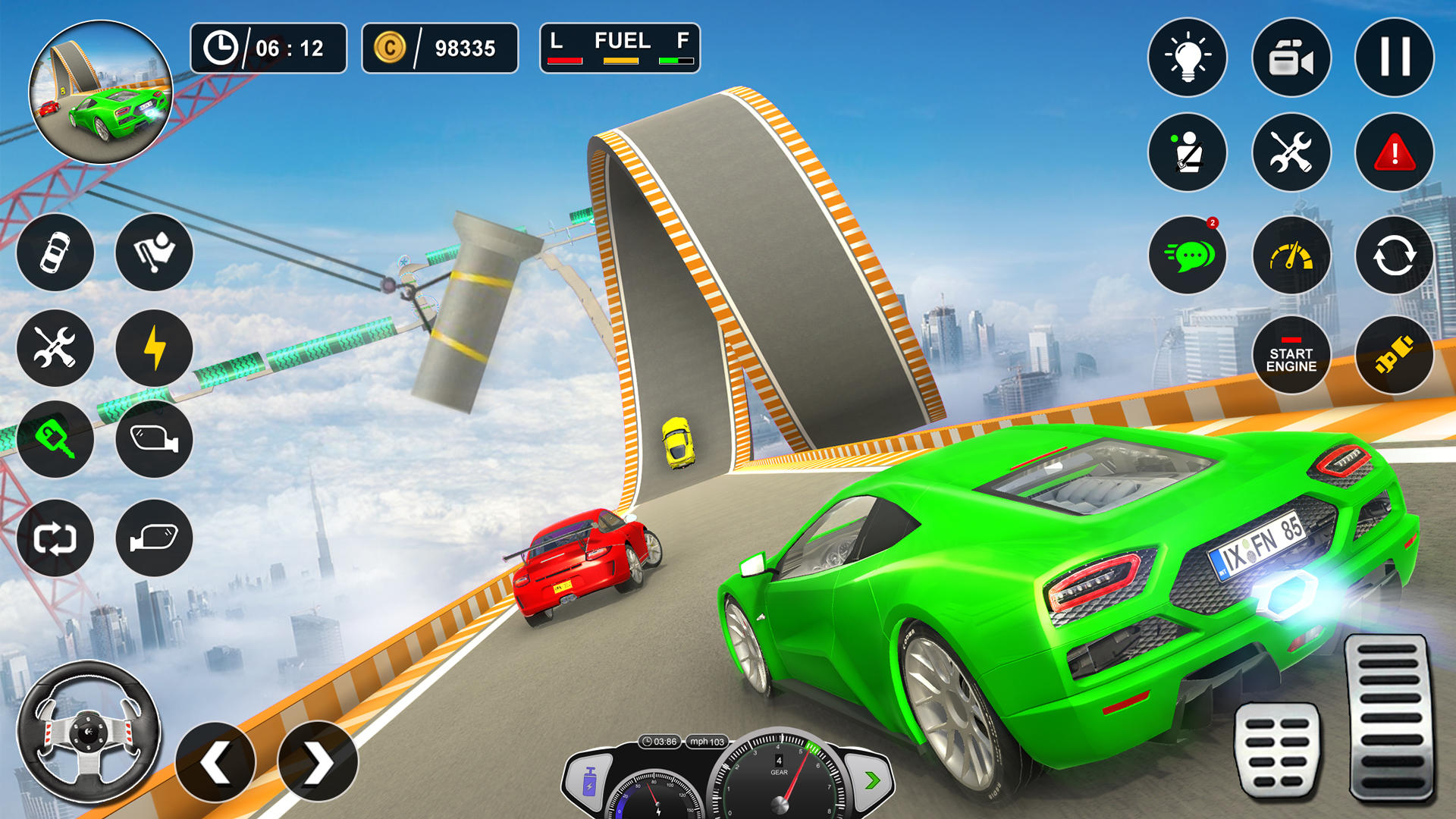Select the top-view car icon
1456x819 pixels.
[x=55, y=252]
